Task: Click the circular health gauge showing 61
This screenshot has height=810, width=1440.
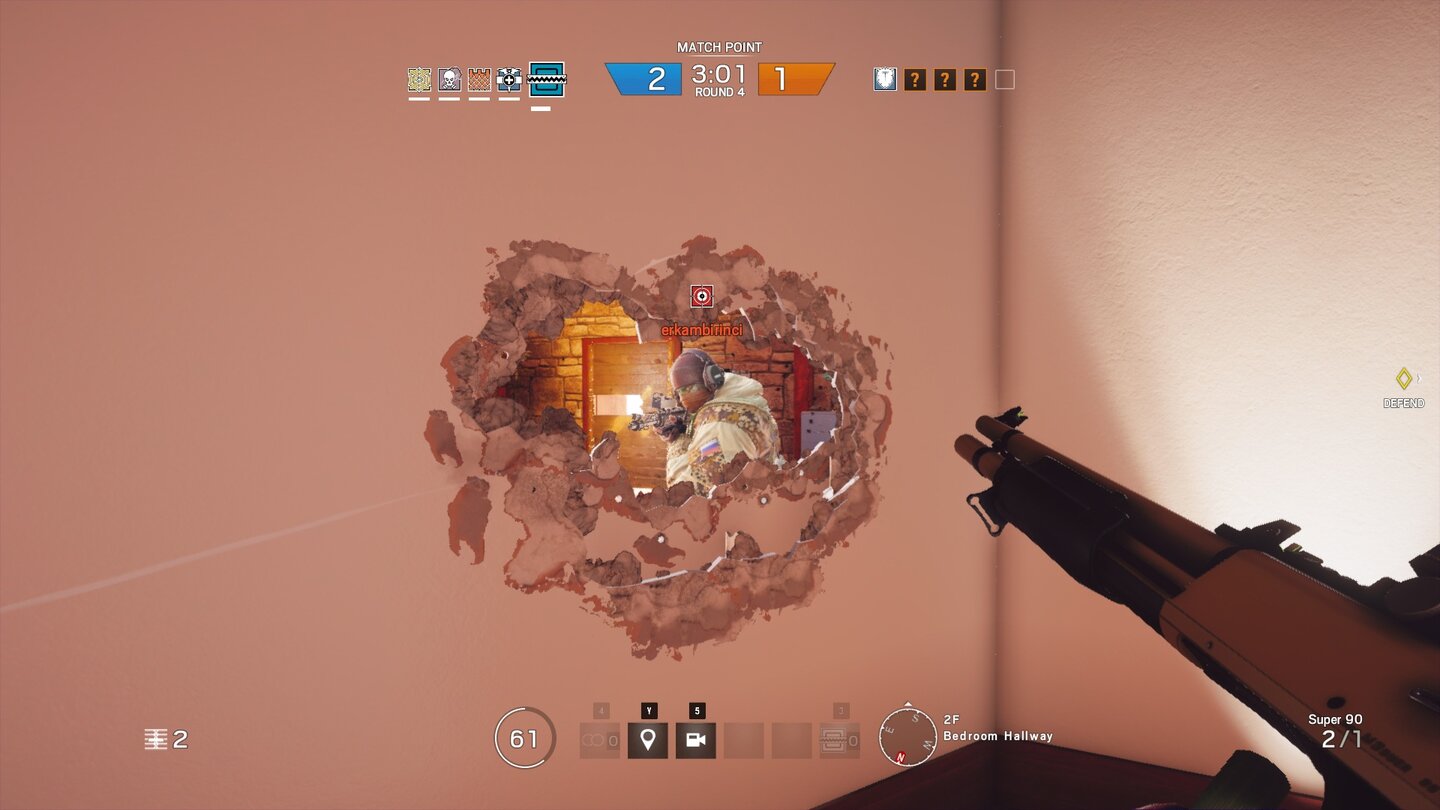Action: [524, 735]
